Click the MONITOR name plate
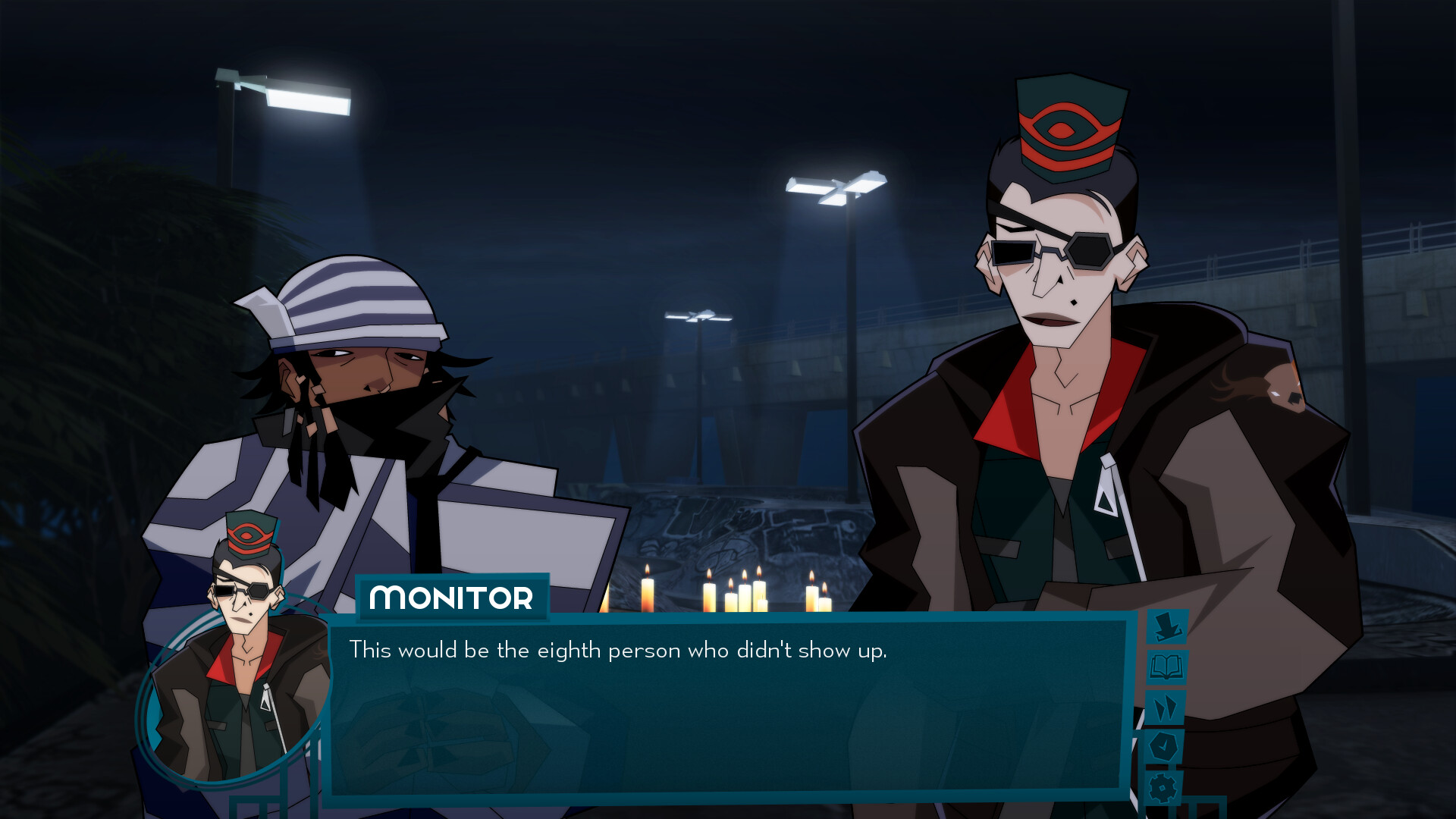This screenshot has height=819, width=1456. pos(453,598)
